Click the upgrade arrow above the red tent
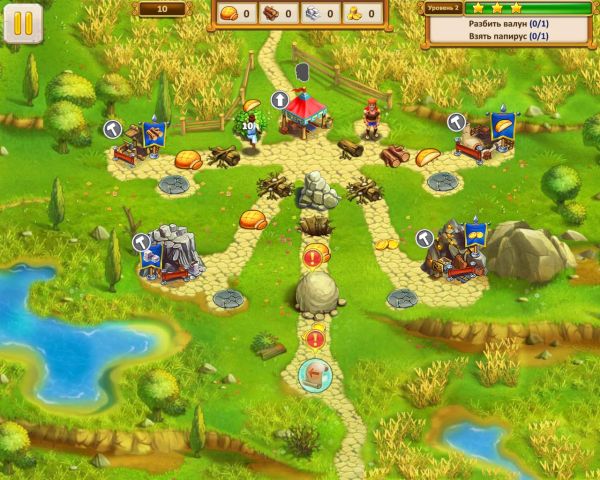 pyautogui.click(x=281, y=100)
